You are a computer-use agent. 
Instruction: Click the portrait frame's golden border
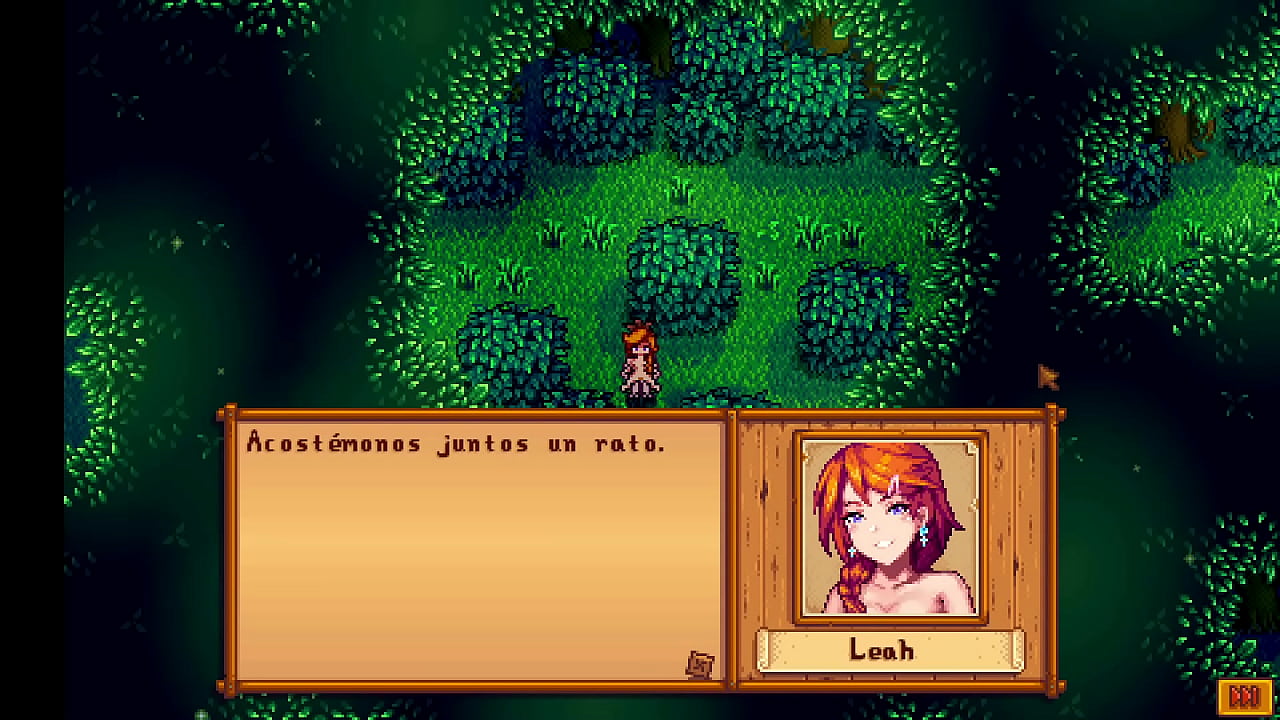click(888, 433)
